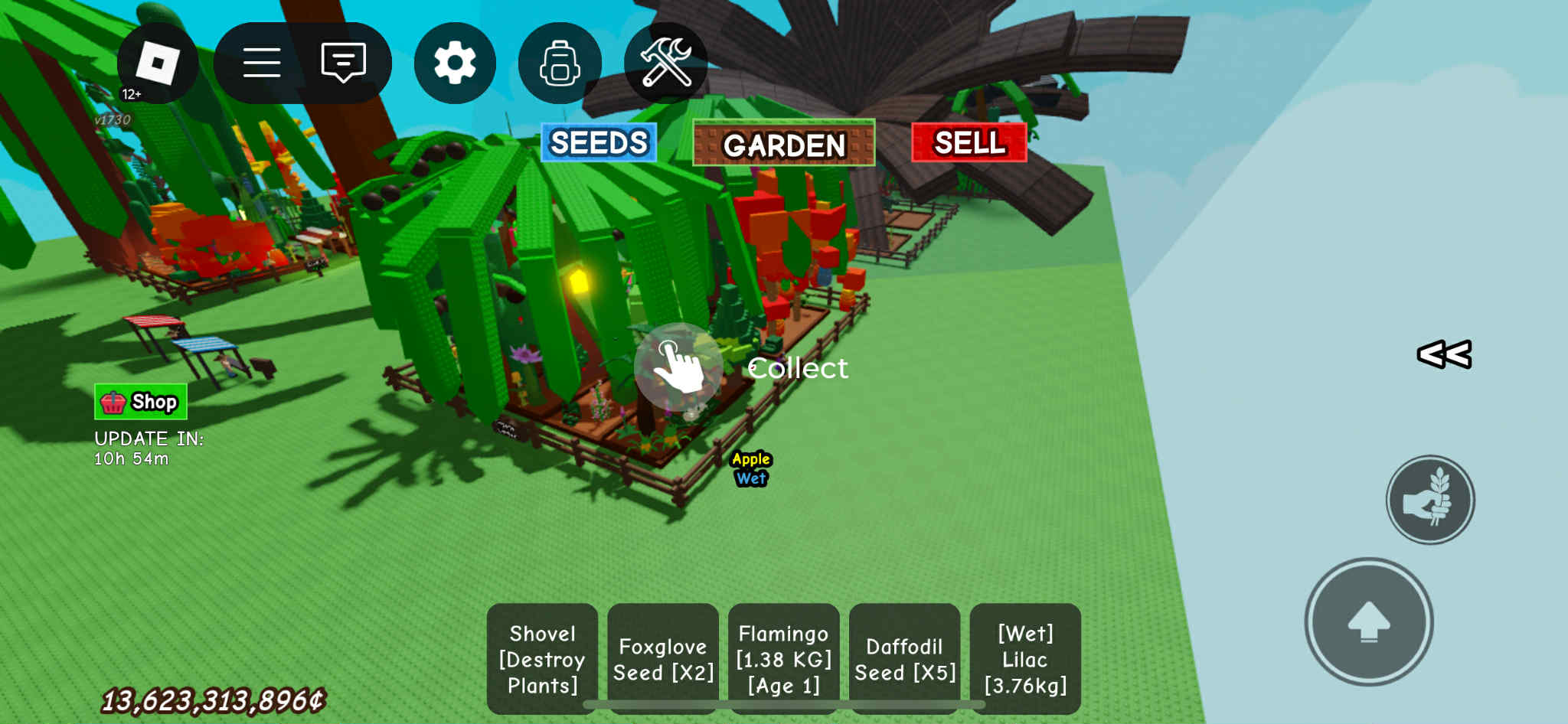Open the backpack inventory
The image size is (1568, 724).
(x=560, y=63)
